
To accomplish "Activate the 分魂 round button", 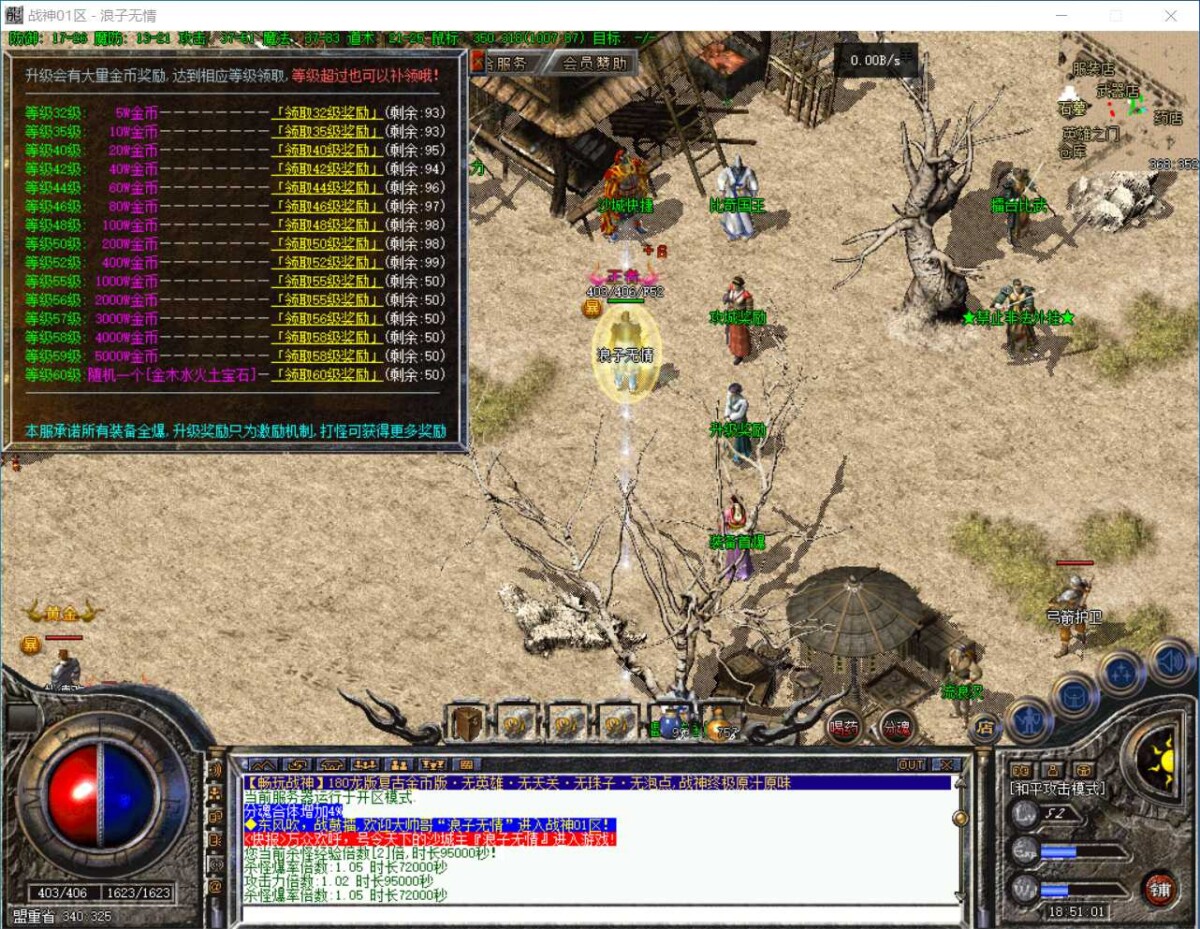I will coord(895,728).
